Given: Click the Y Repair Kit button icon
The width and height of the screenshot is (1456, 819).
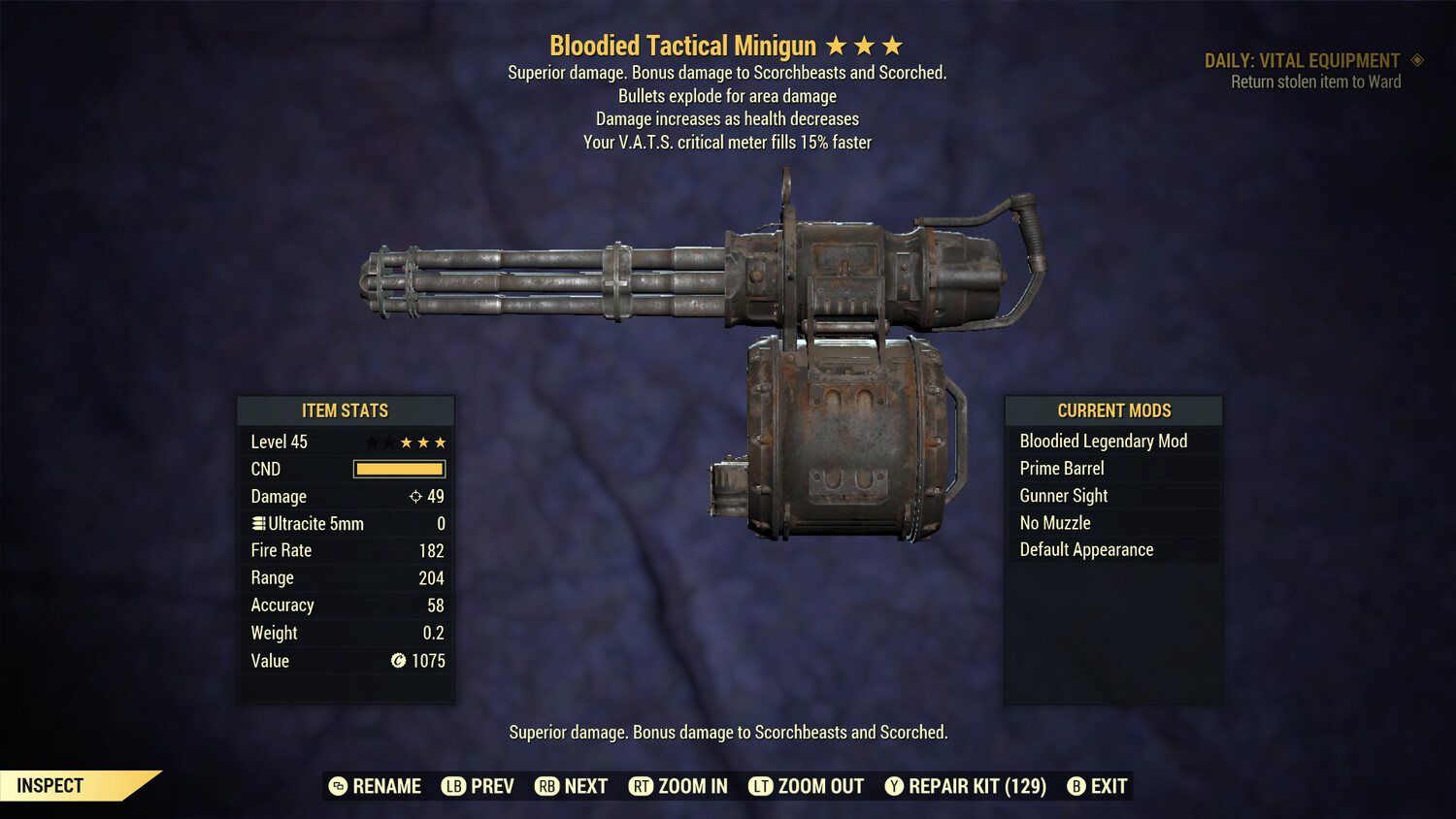Looking at the screenshot, I should (894, 786).
